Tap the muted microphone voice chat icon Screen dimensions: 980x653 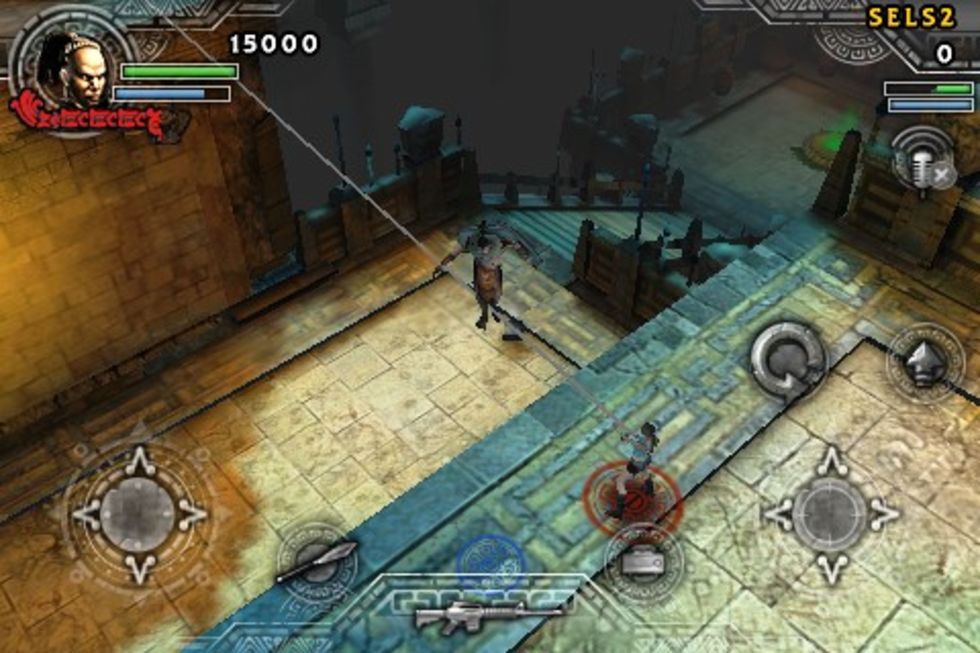point(922,160)
